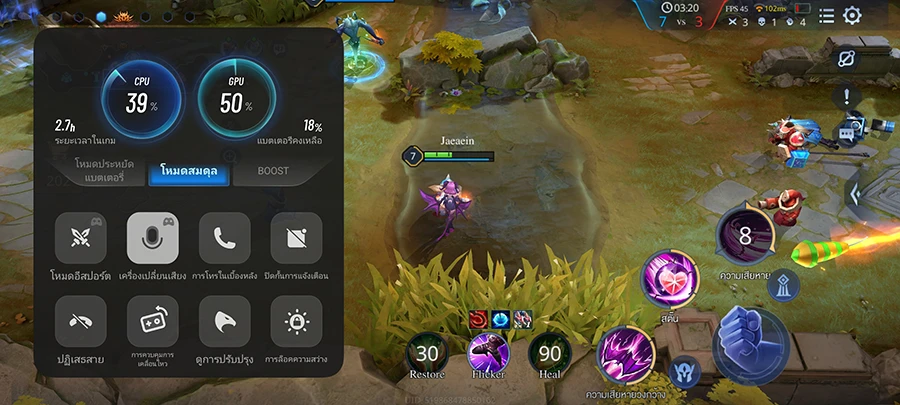Screen dimensions: 900x405
Task: Tap the Heal spell button
Action: click(550, 353)
